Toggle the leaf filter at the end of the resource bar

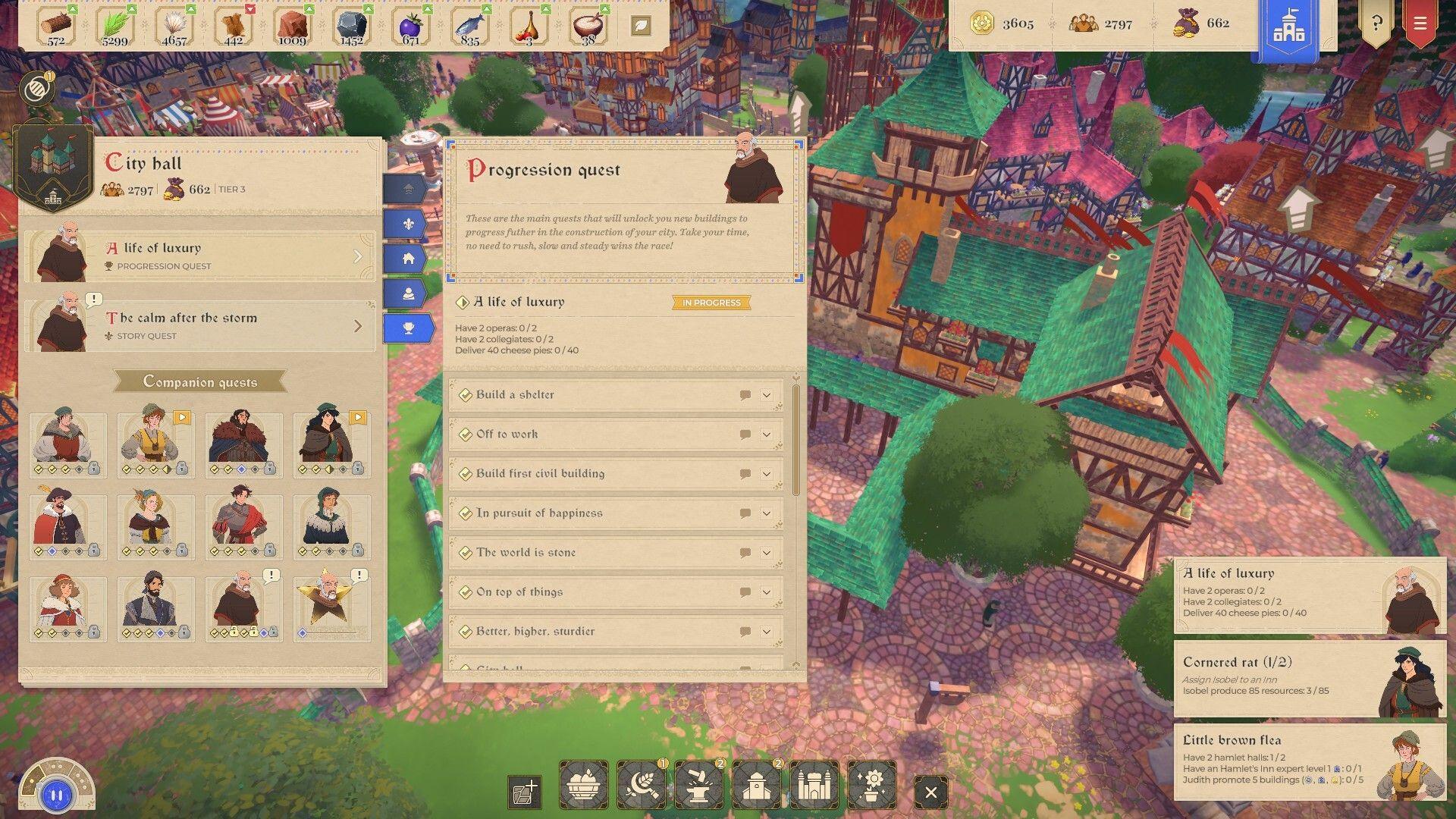tap(641, 25)
